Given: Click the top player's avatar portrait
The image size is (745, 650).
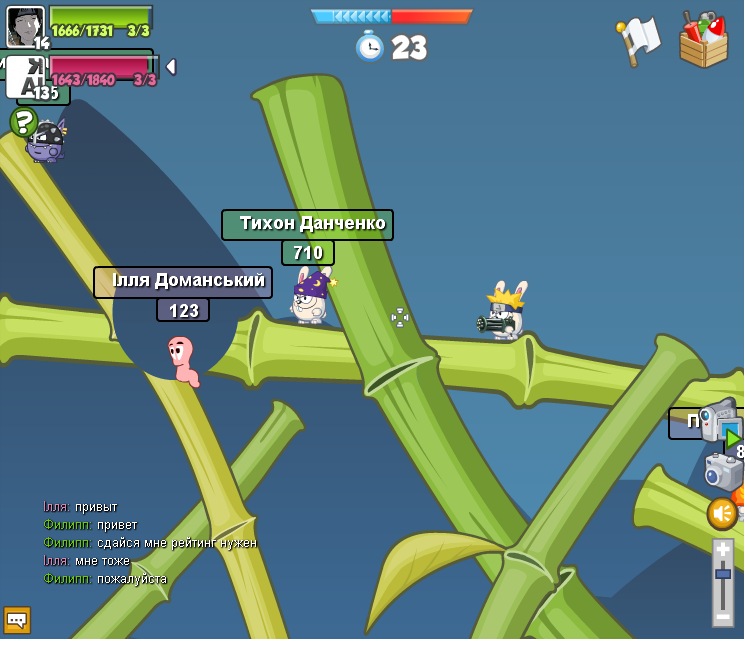Looking at the screenshot, I should [x=25, y=25].
